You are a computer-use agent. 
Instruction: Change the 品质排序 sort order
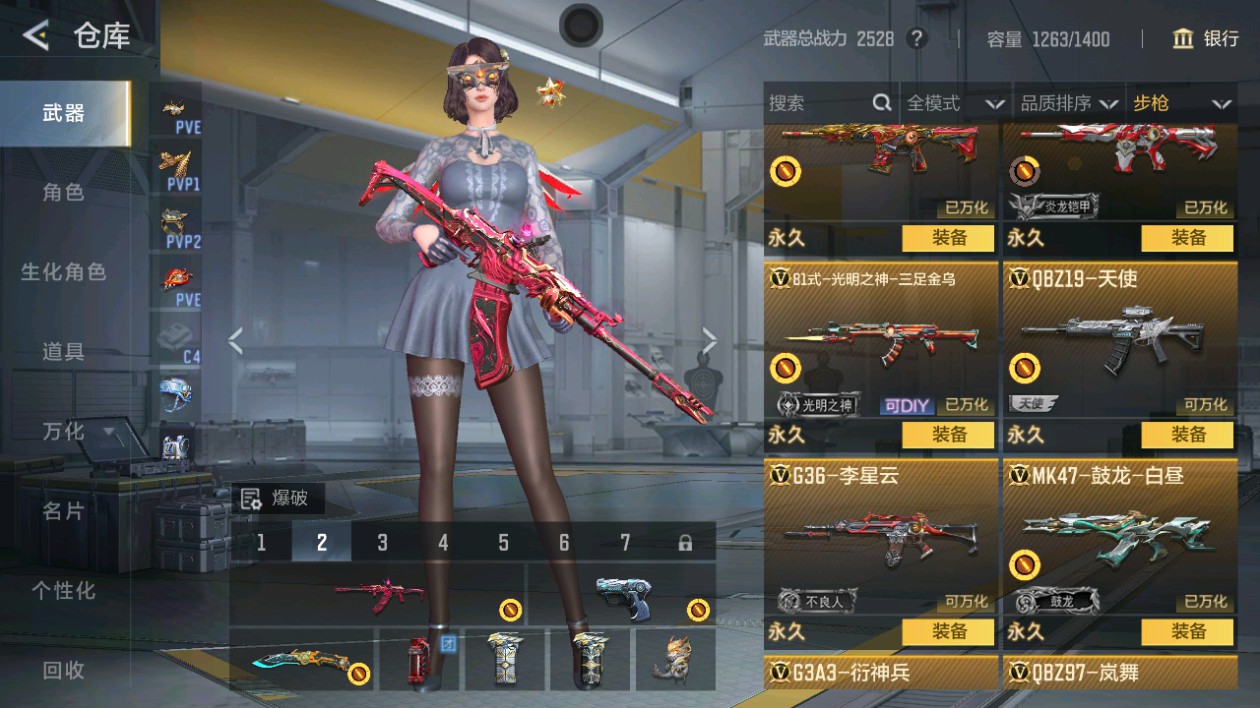pos(1067,103)
